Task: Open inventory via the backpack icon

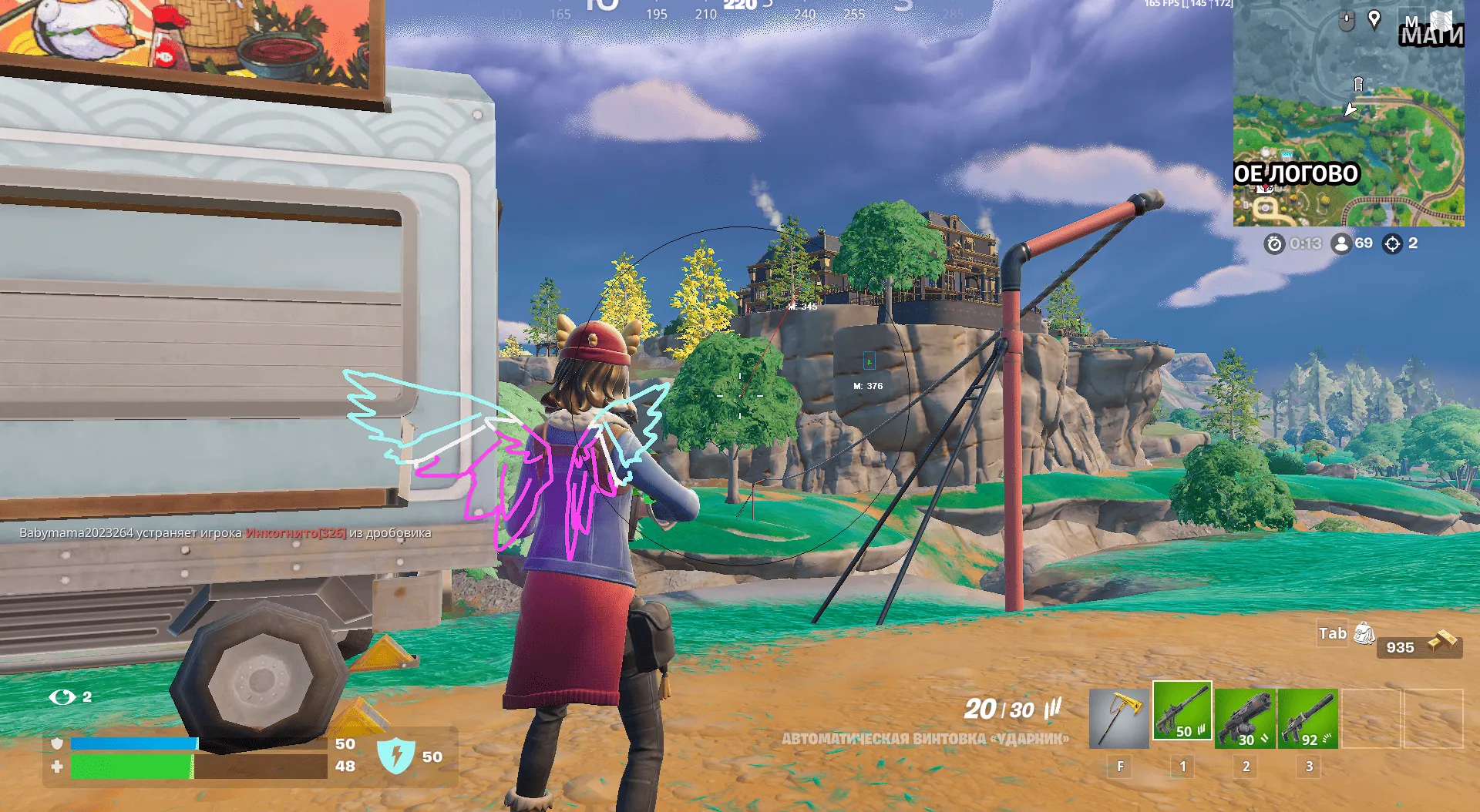Action: pyautogui.click(x=1364, y=633)
